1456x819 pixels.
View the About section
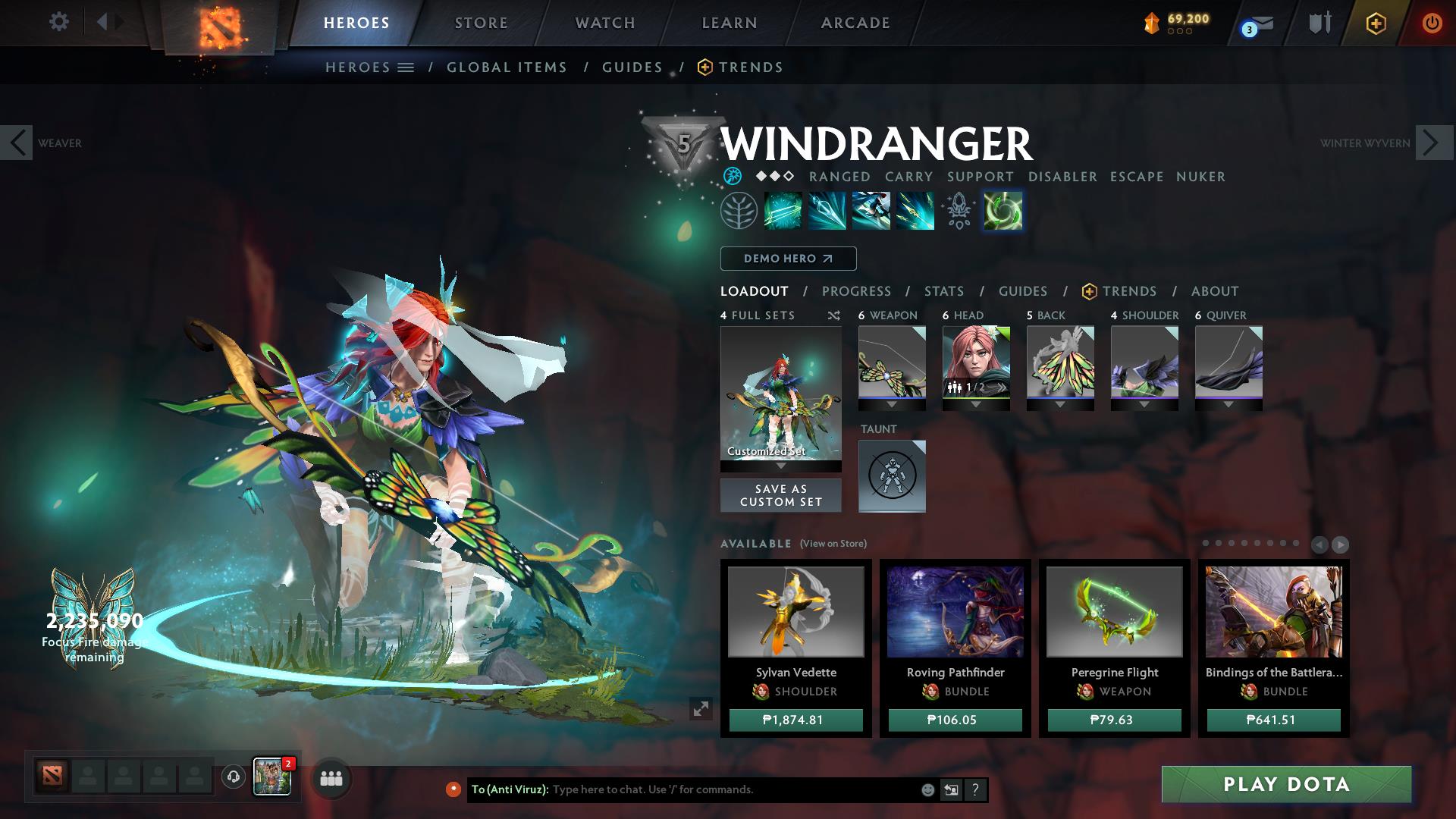click(x=1214, y=291)
